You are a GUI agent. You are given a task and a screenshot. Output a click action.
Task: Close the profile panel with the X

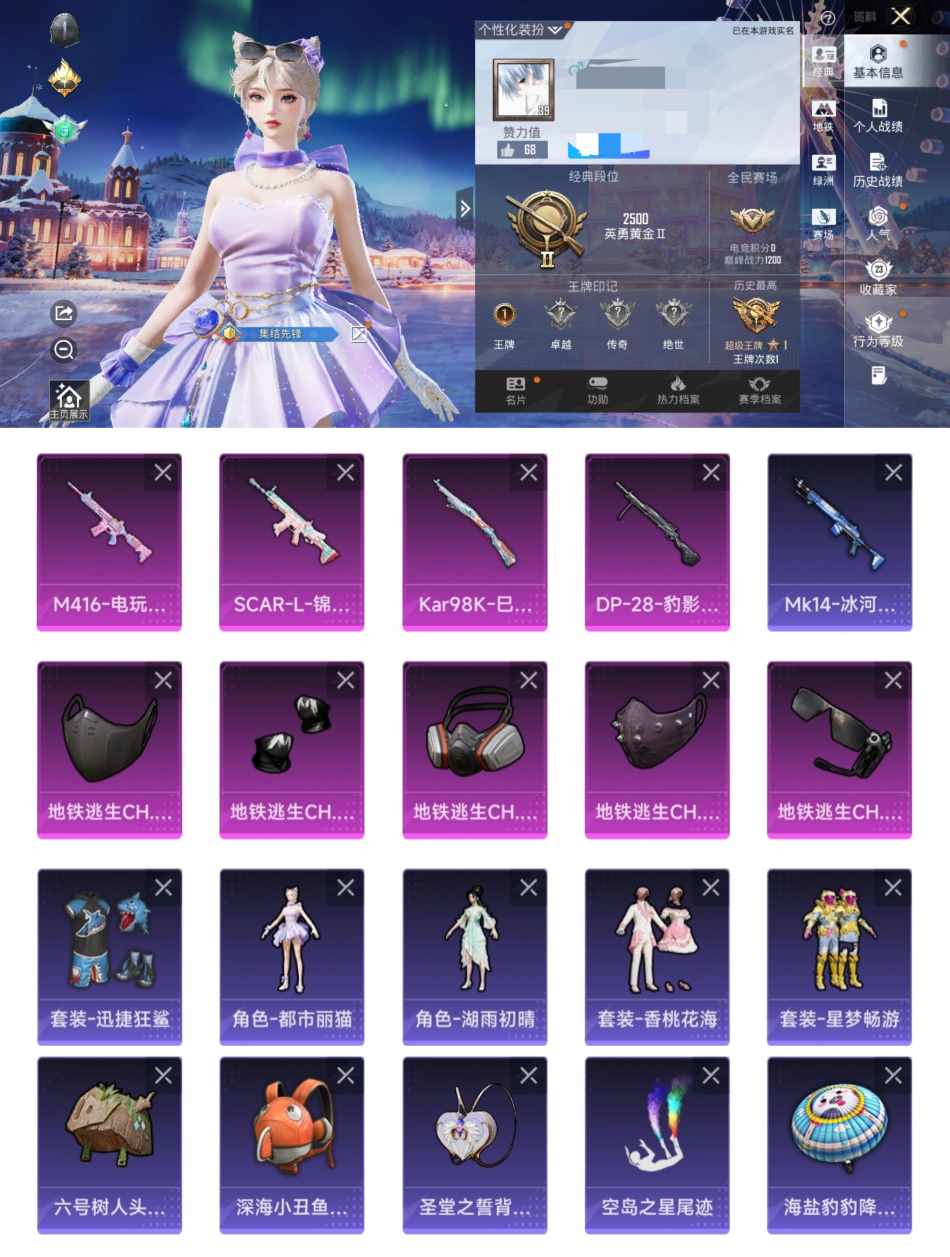coord(901,16)
